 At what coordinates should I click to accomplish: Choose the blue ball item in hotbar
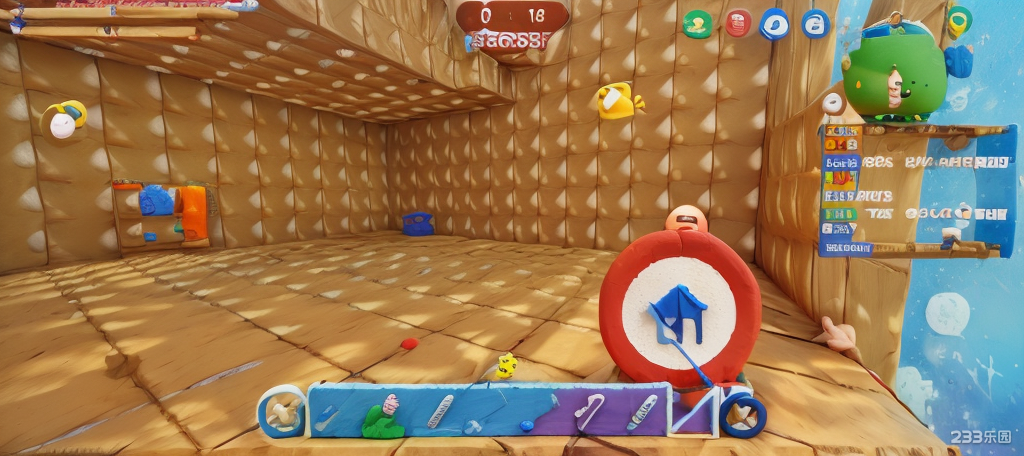[x=526, y=426]
